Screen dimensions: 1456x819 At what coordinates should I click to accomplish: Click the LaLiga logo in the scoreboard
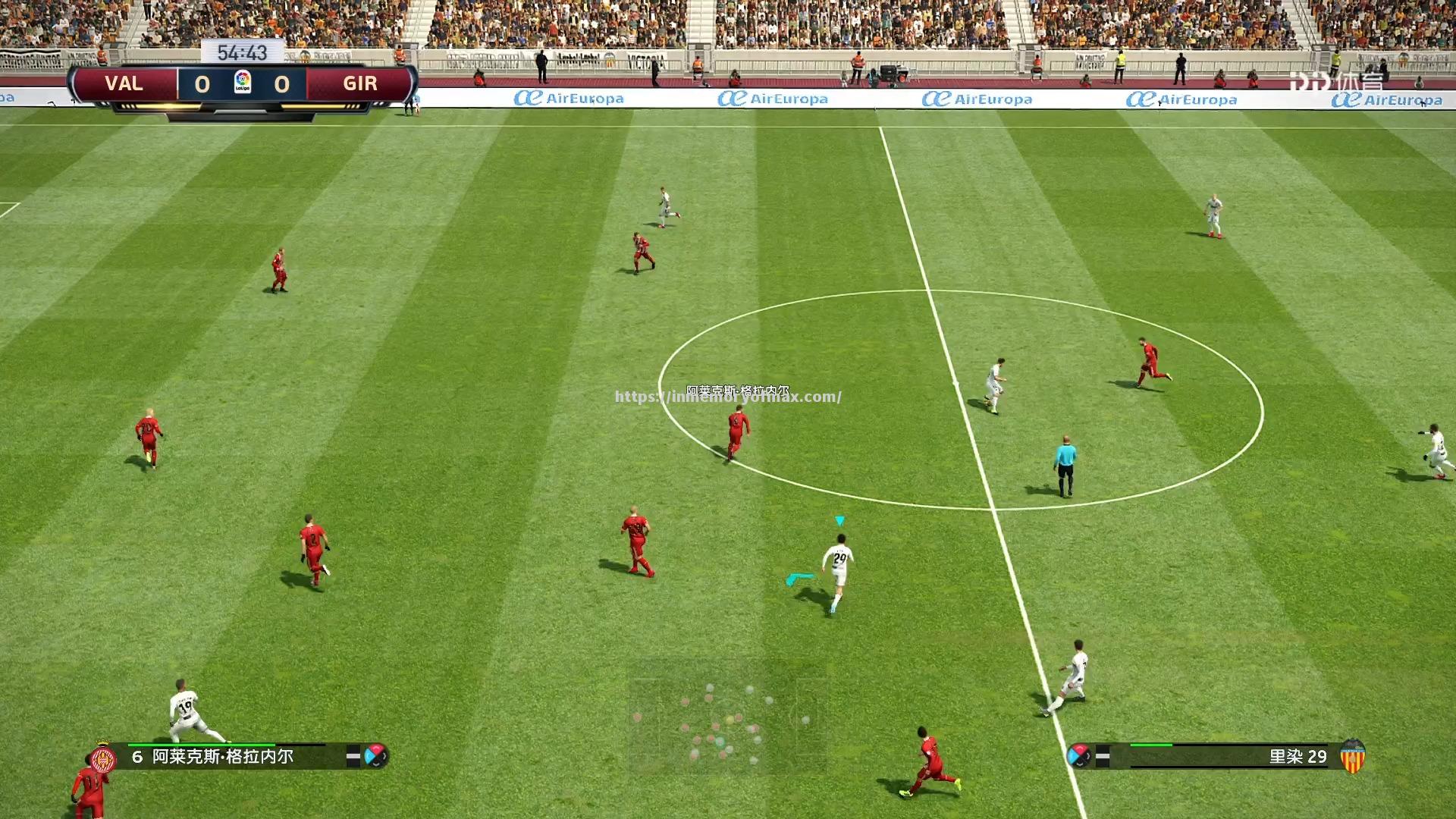pos(242,82)
